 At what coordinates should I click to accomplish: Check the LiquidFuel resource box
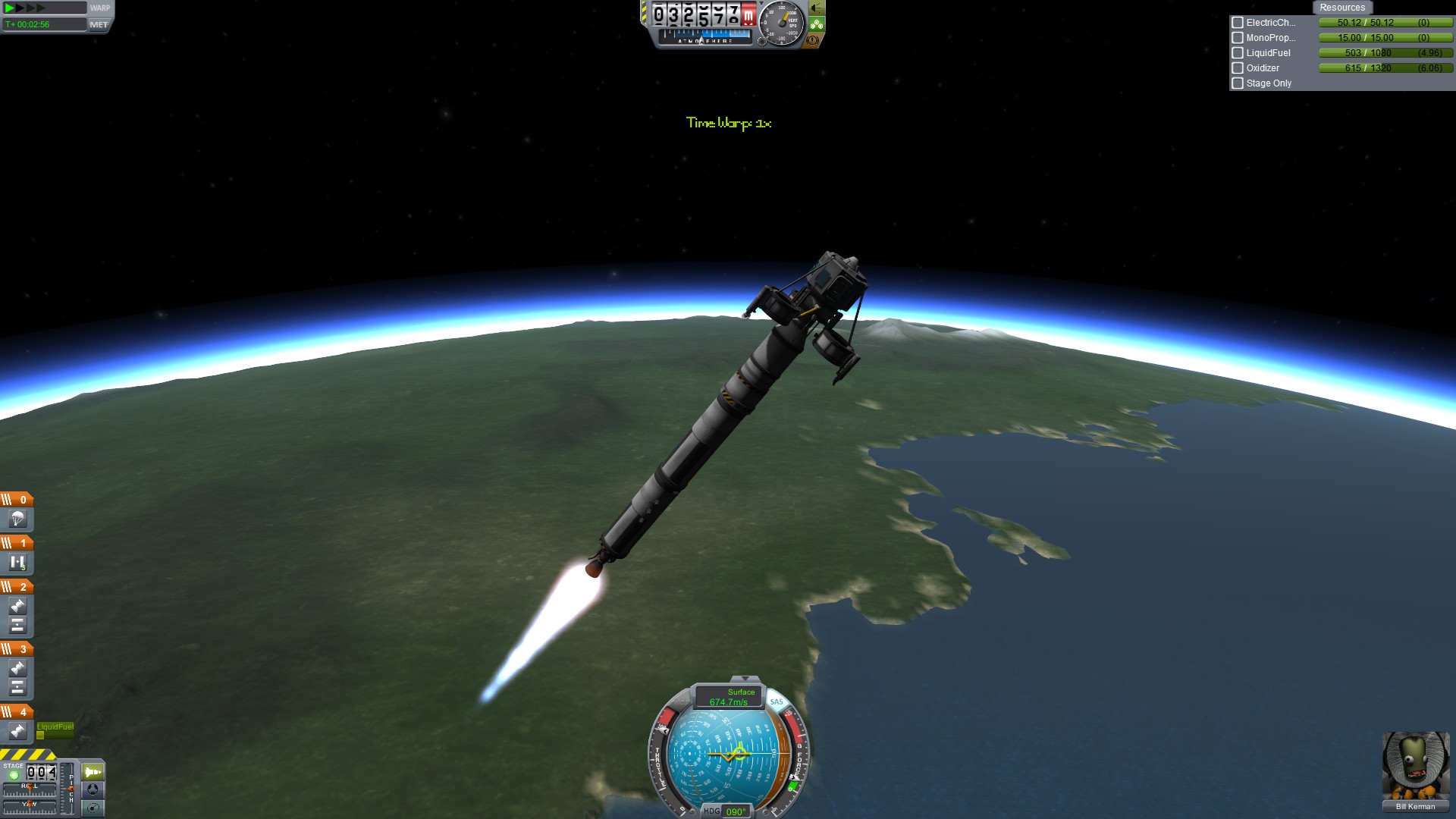pos(1238,53)
